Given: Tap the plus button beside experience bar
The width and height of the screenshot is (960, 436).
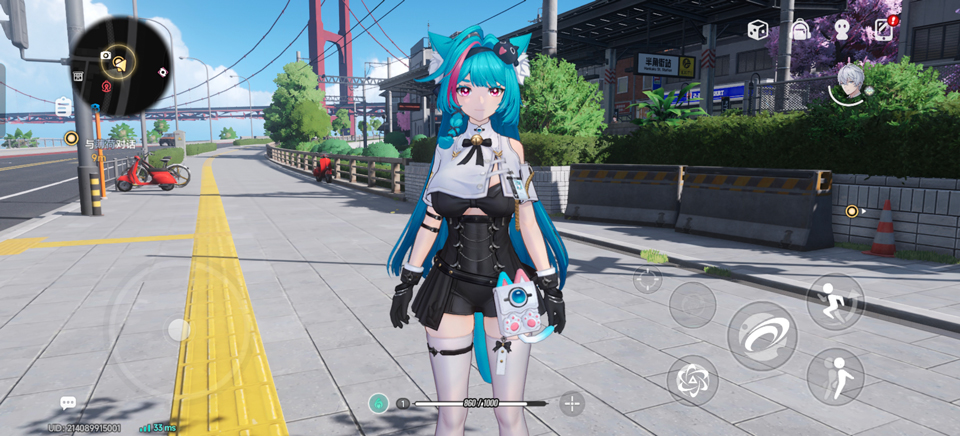Looking at the screenshot, I should 572,403.
